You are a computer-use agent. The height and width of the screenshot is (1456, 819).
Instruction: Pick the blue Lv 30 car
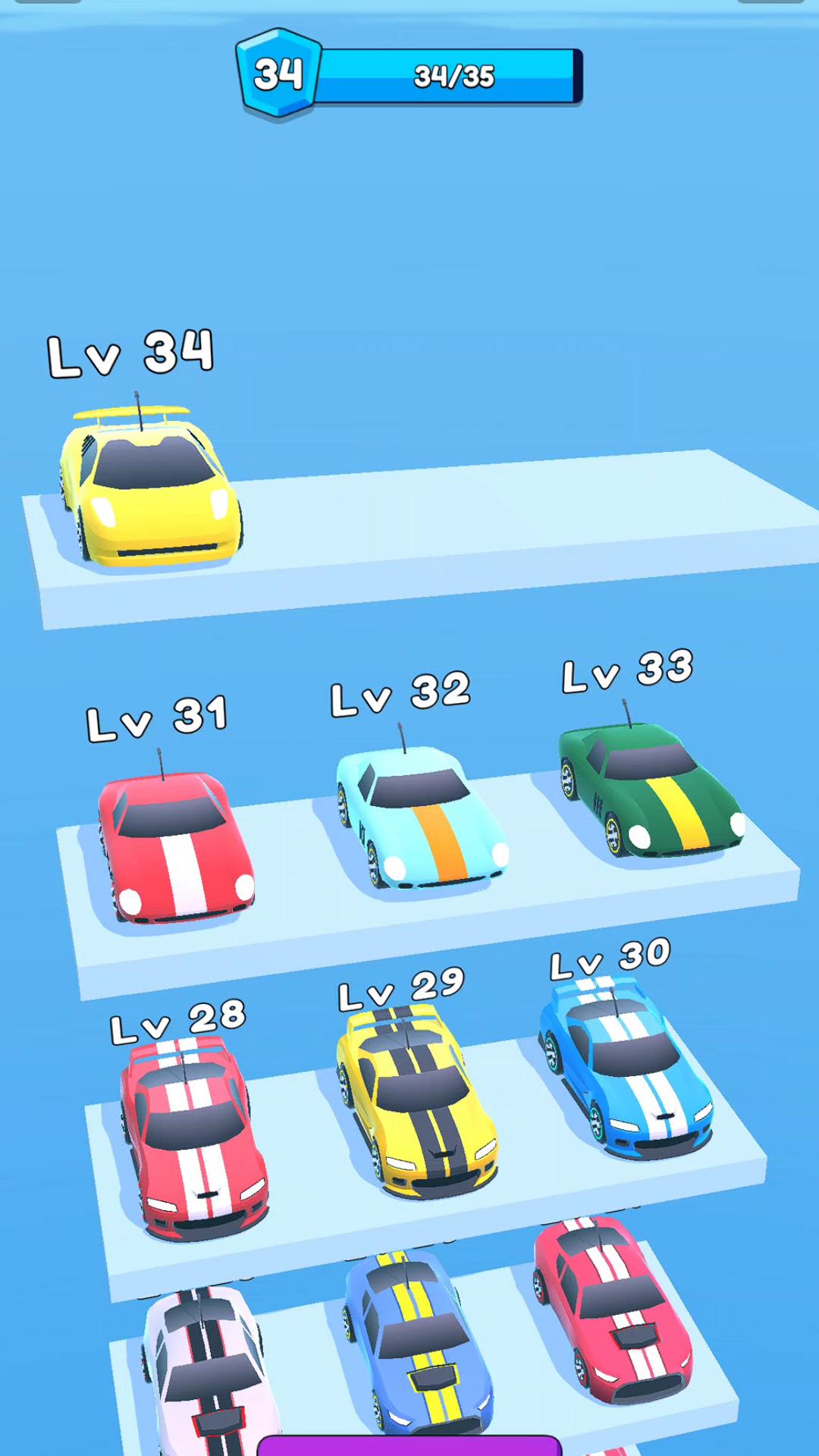(x=626, y=1069)
